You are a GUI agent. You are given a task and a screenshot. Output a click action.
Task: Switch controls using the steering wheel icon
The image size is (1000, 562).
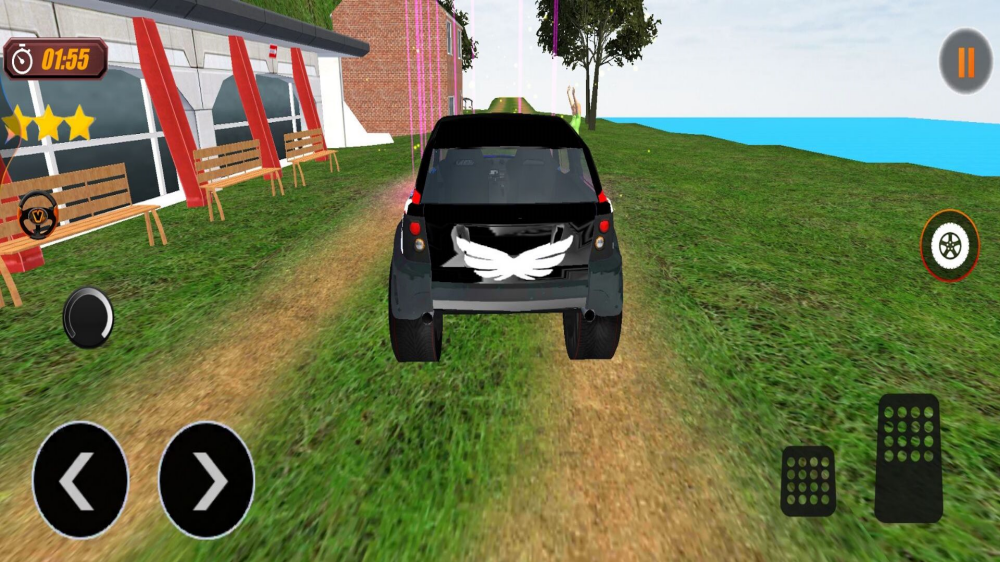pos(38,214)
